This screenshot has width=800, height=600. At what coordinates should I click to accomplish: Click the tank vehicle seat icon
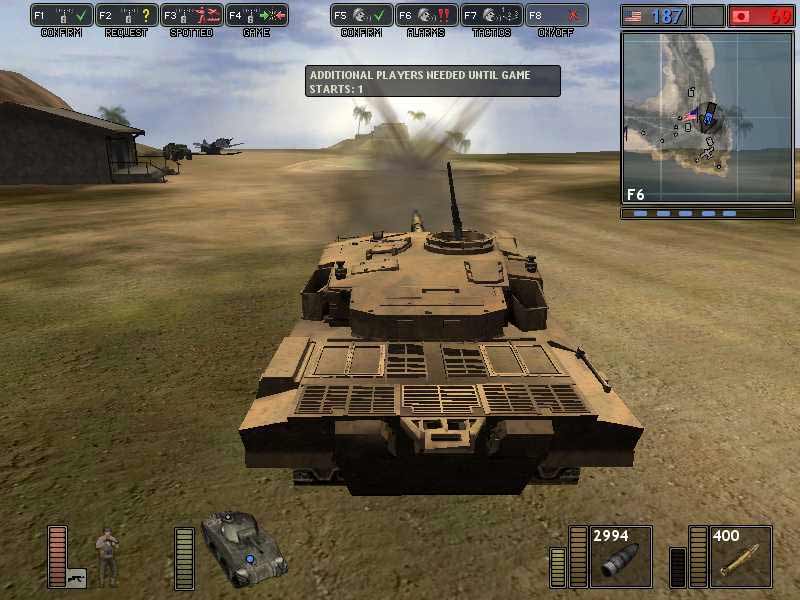click(x=243, y=546)
